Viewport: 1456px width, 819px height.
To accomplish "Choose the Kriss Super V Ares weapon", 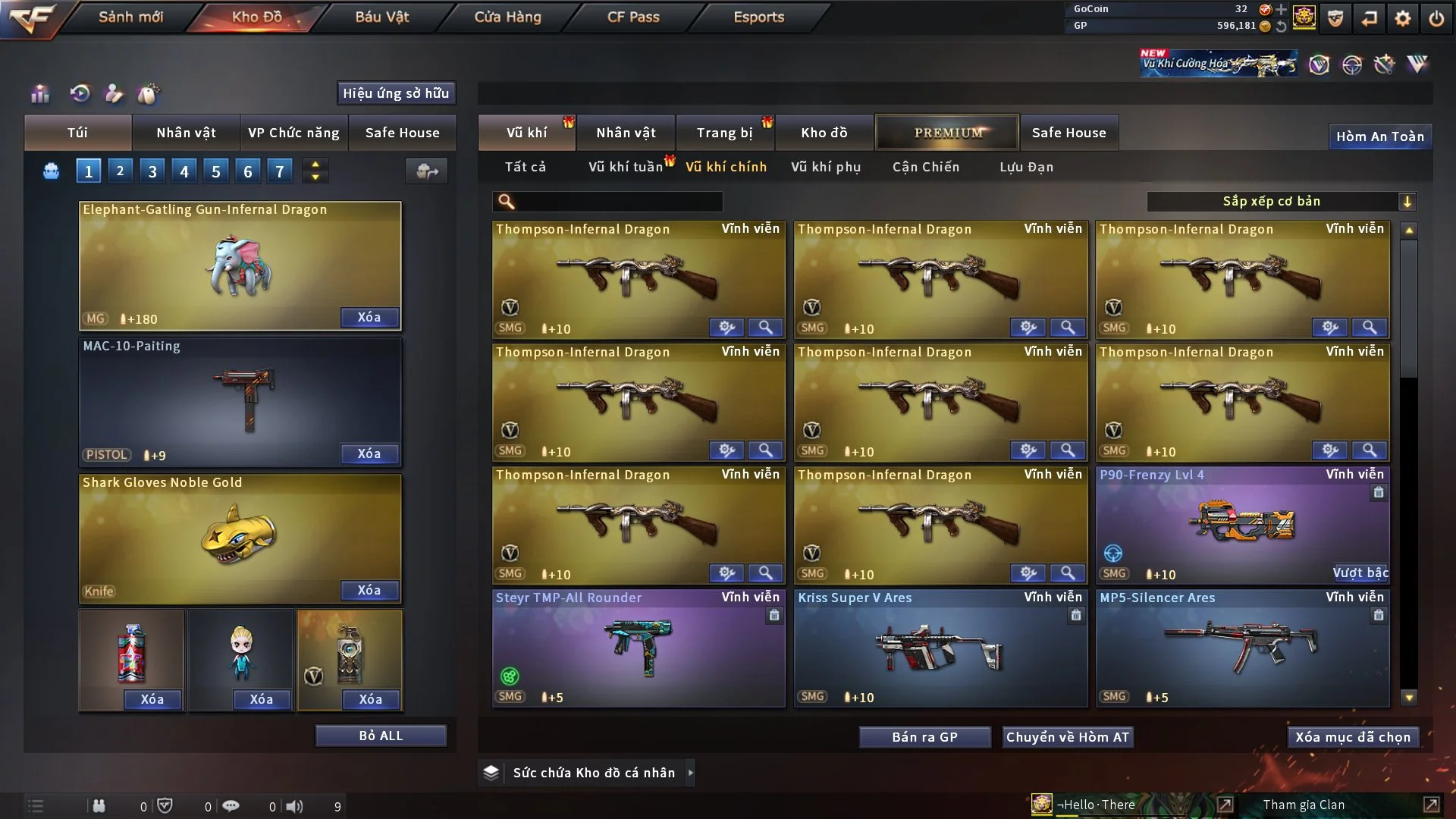I will point(940,648).
